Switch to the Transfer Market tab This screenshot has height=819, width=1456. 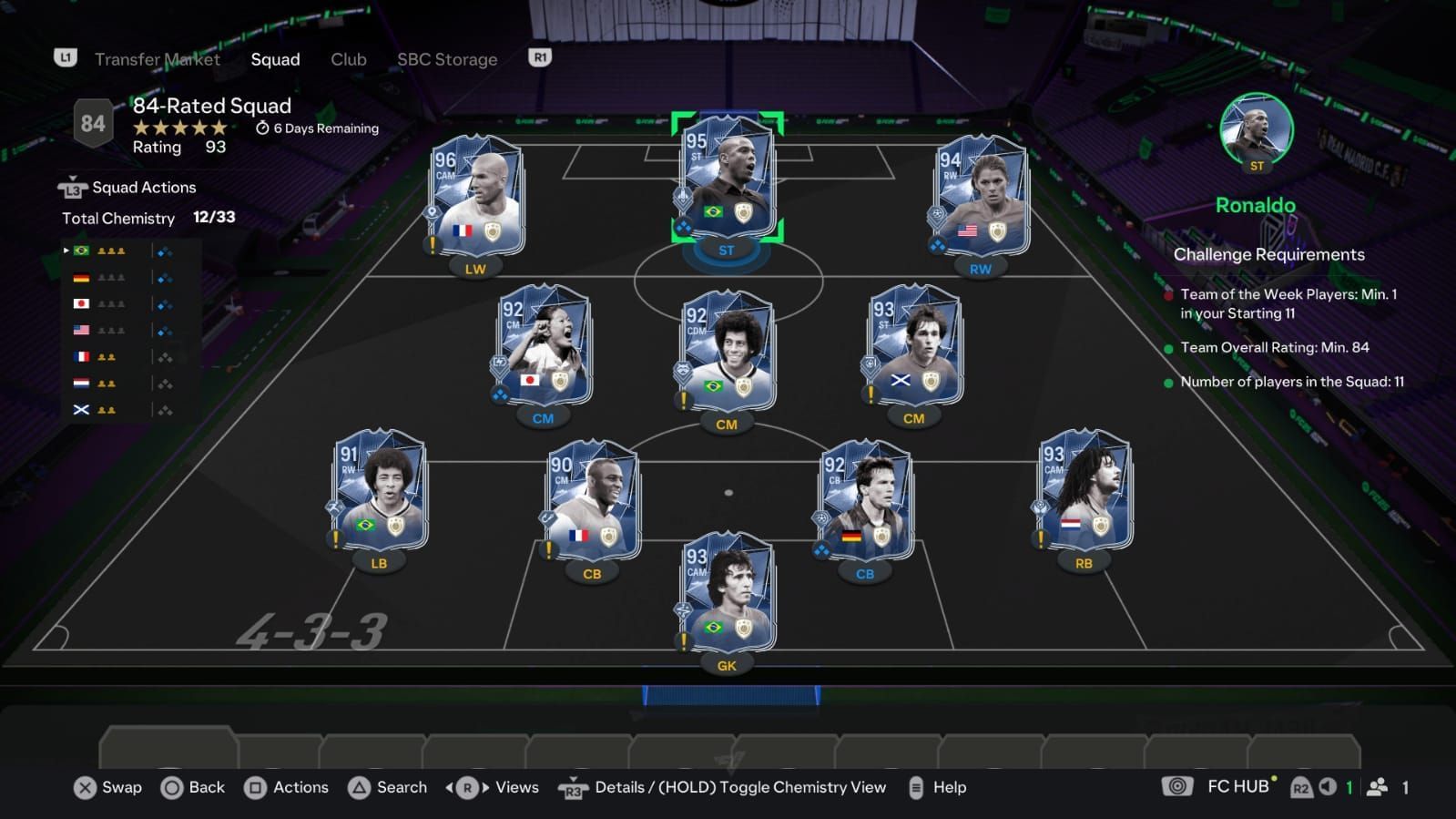coord(158,59)
